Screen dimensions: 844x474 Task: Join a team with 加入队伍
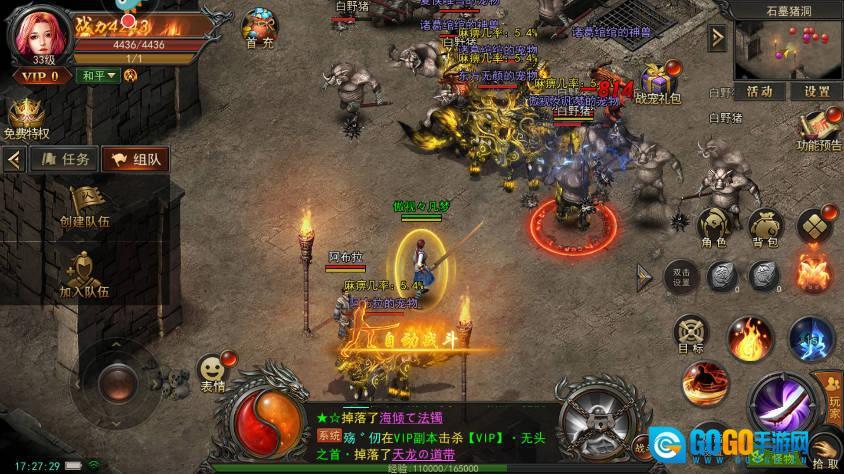[x=83, y=273]
